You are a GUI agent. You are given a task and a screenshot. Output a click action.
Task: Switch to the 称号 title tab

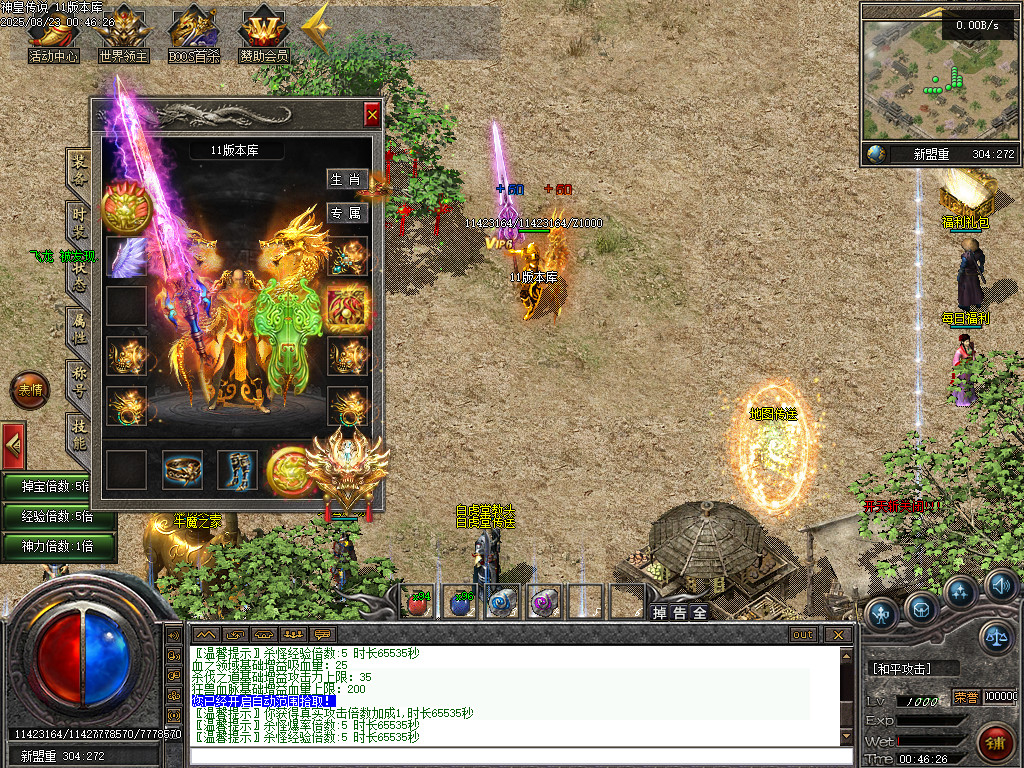pos(78,378)
